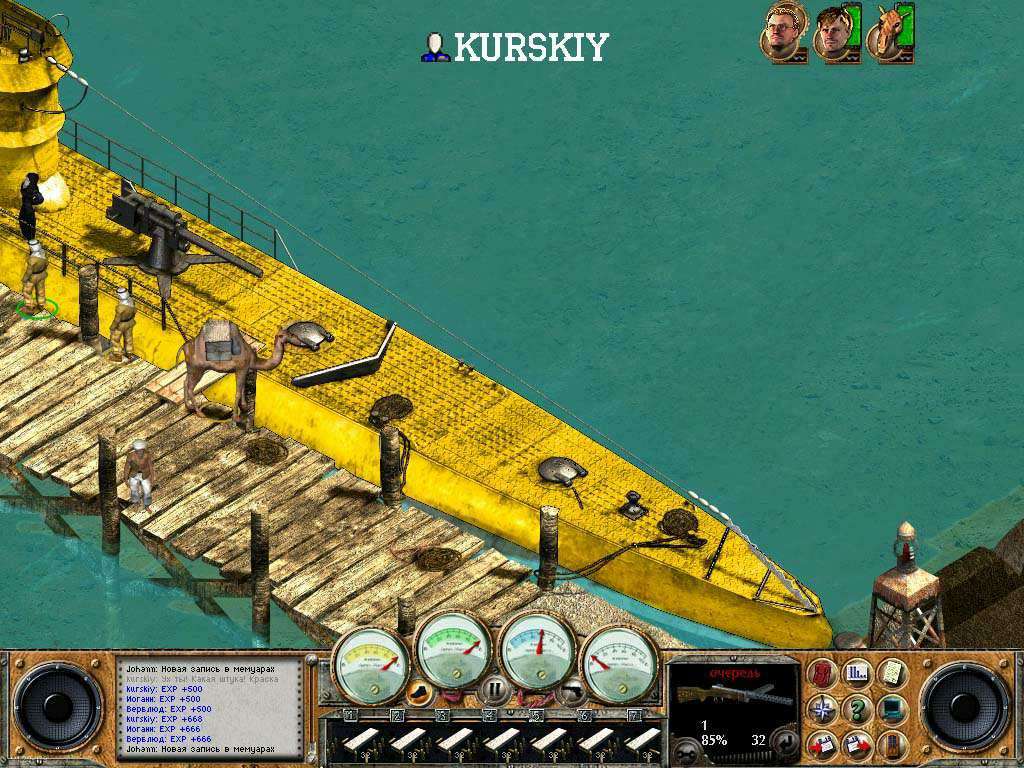
Task: Open the compass rose map button
Action: (x=823, y=709)
